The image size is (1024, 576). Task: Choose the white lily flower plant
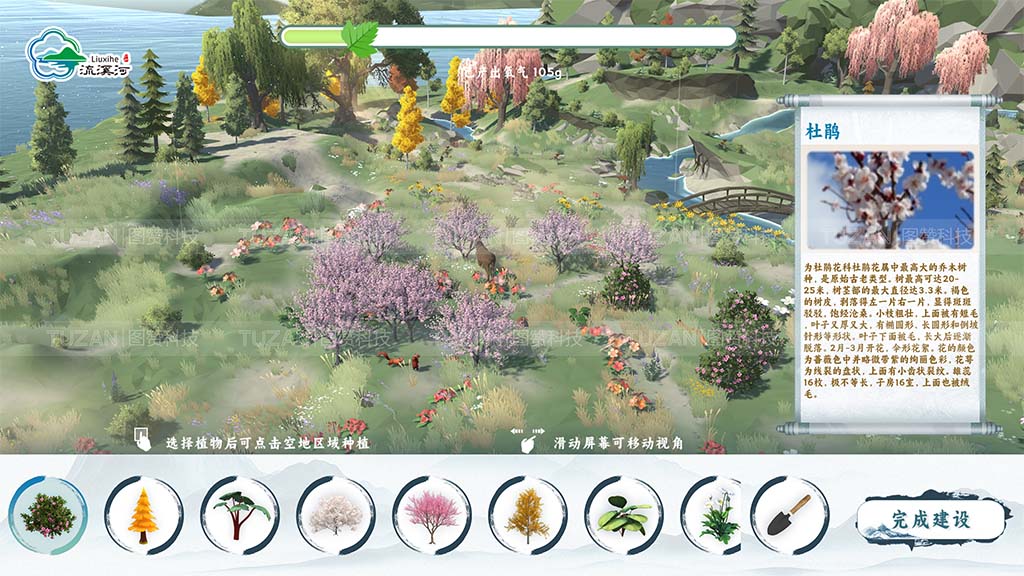[x=718, y=515]
